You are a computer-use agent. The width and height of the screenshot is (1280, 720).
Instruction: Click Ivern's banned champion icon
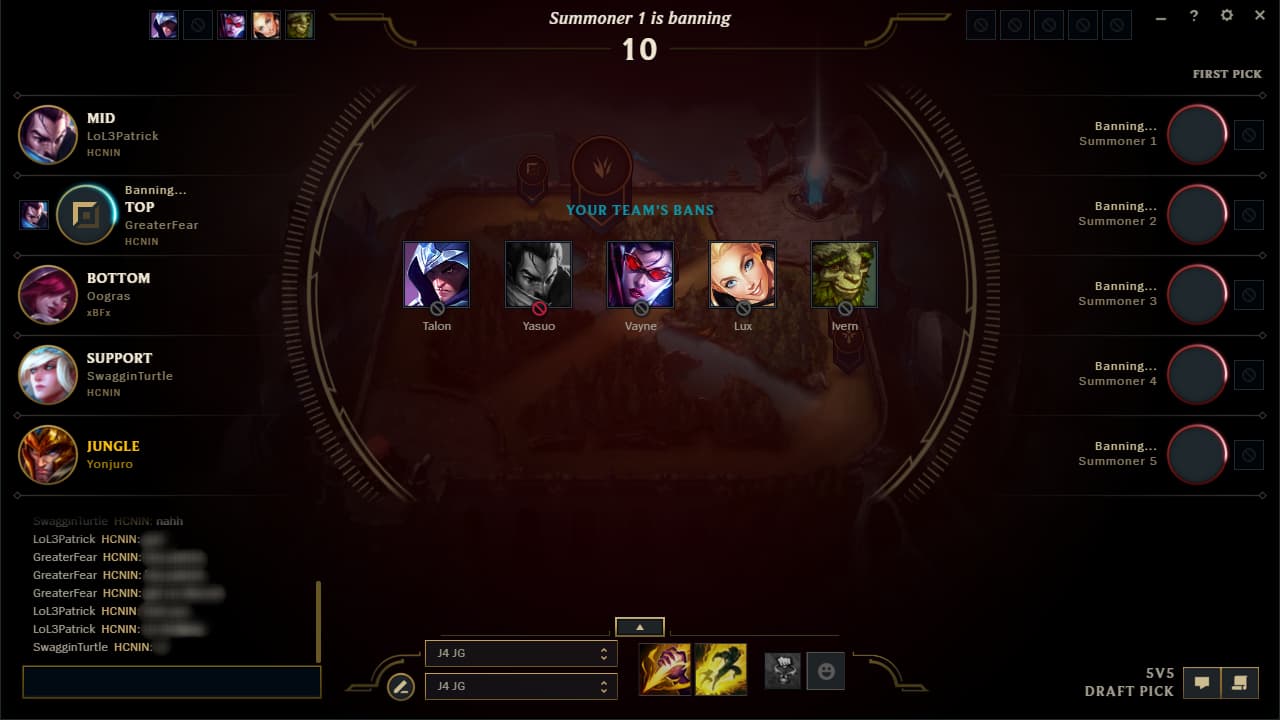(x=844, y=272)
